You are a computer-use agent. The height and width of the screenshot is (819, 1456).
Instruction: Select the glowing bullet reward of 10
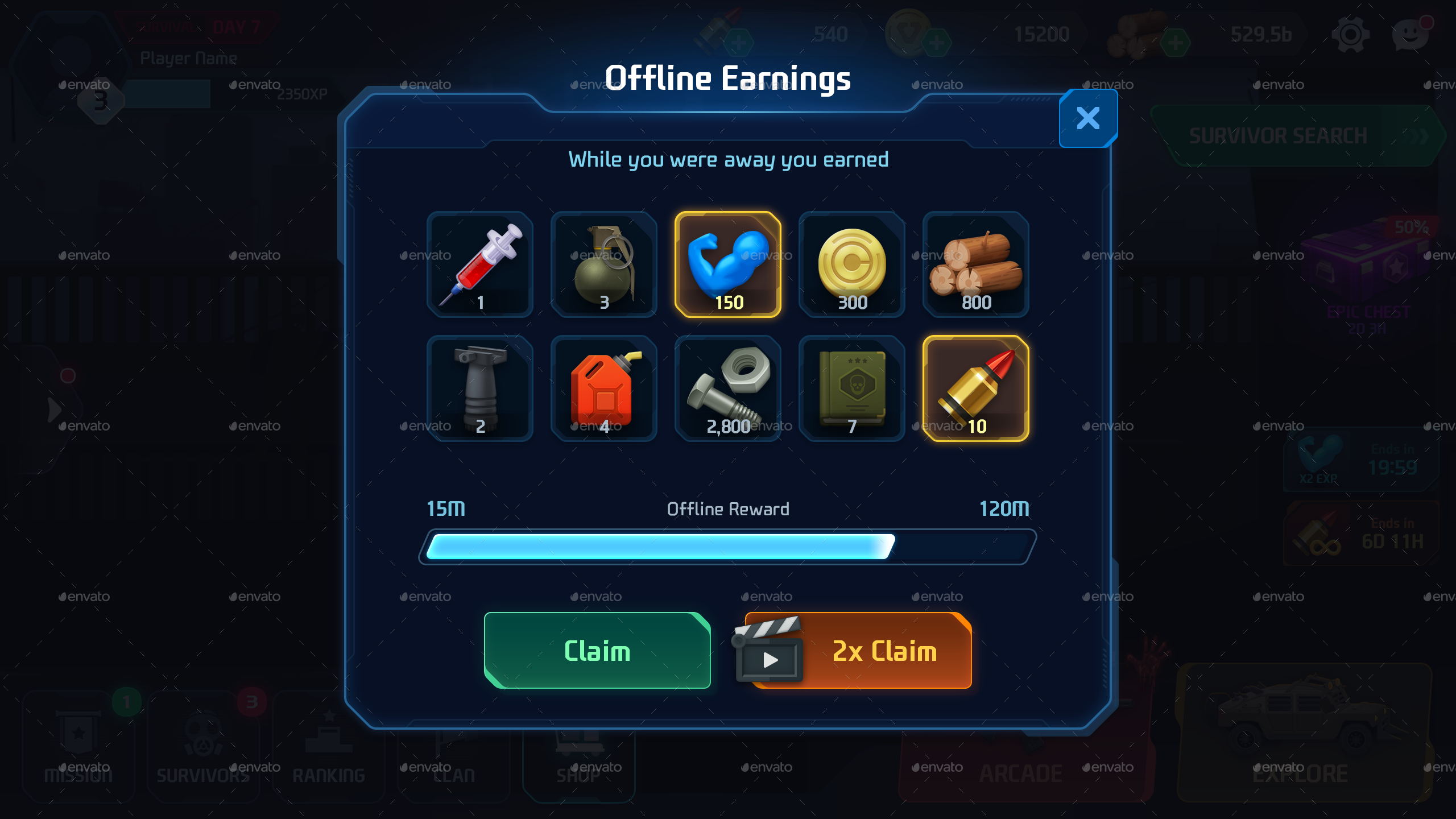[975, 388]
